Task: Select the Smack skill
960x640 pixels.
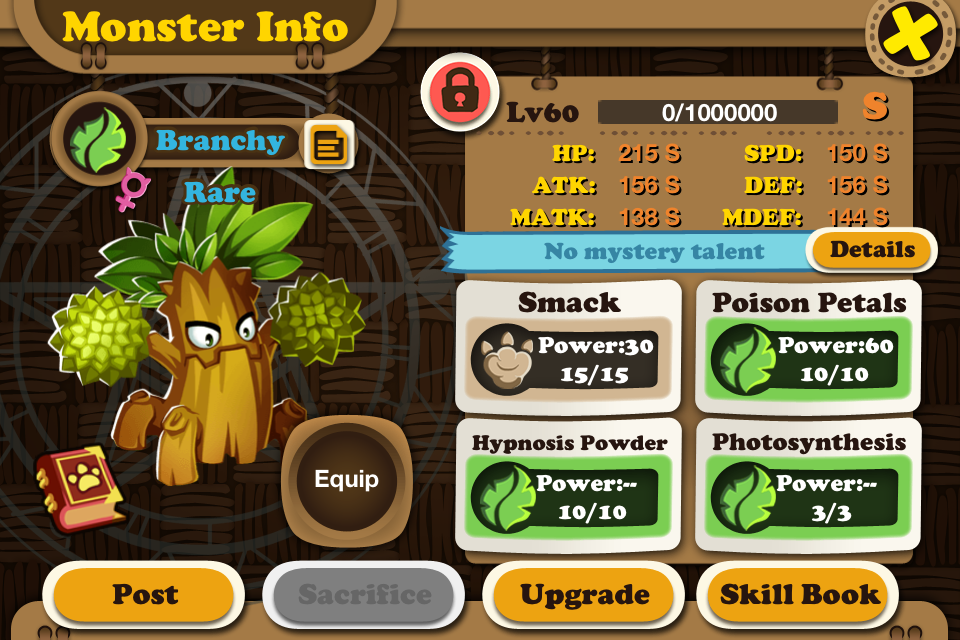Action: 569,346
